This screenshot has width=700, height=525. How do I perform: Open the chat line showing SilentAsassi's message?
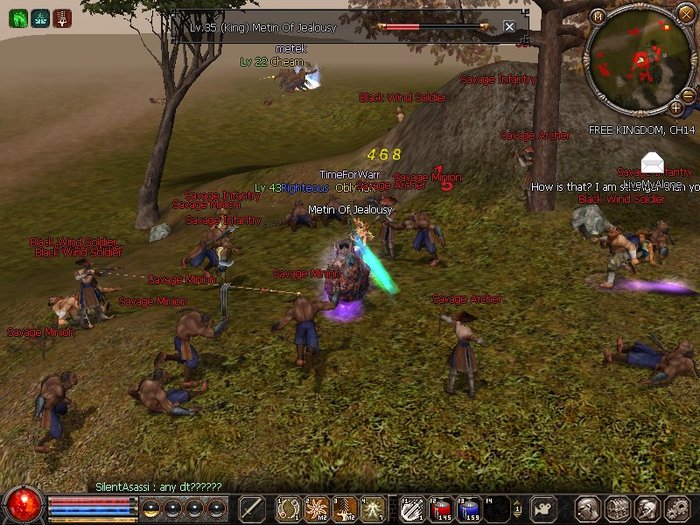[x=158, y=486]
